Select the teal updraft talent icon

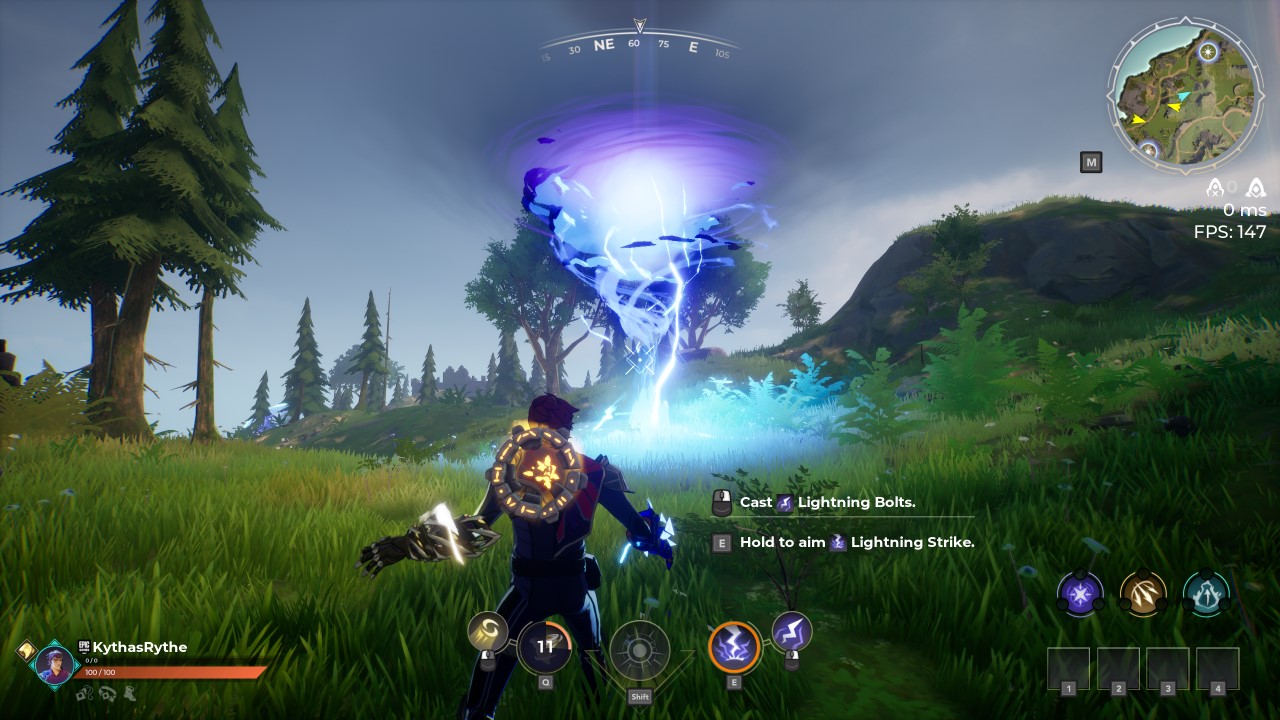point(1207,593)
